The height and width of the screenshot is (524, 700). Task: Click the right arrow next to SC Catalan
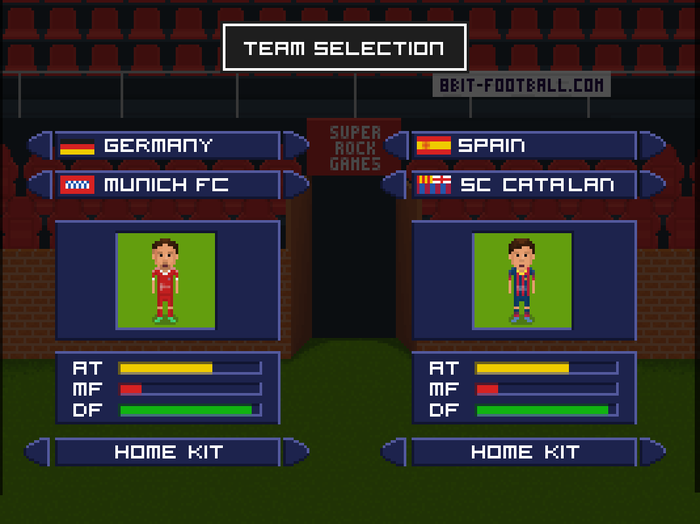(x=652, y=185)
